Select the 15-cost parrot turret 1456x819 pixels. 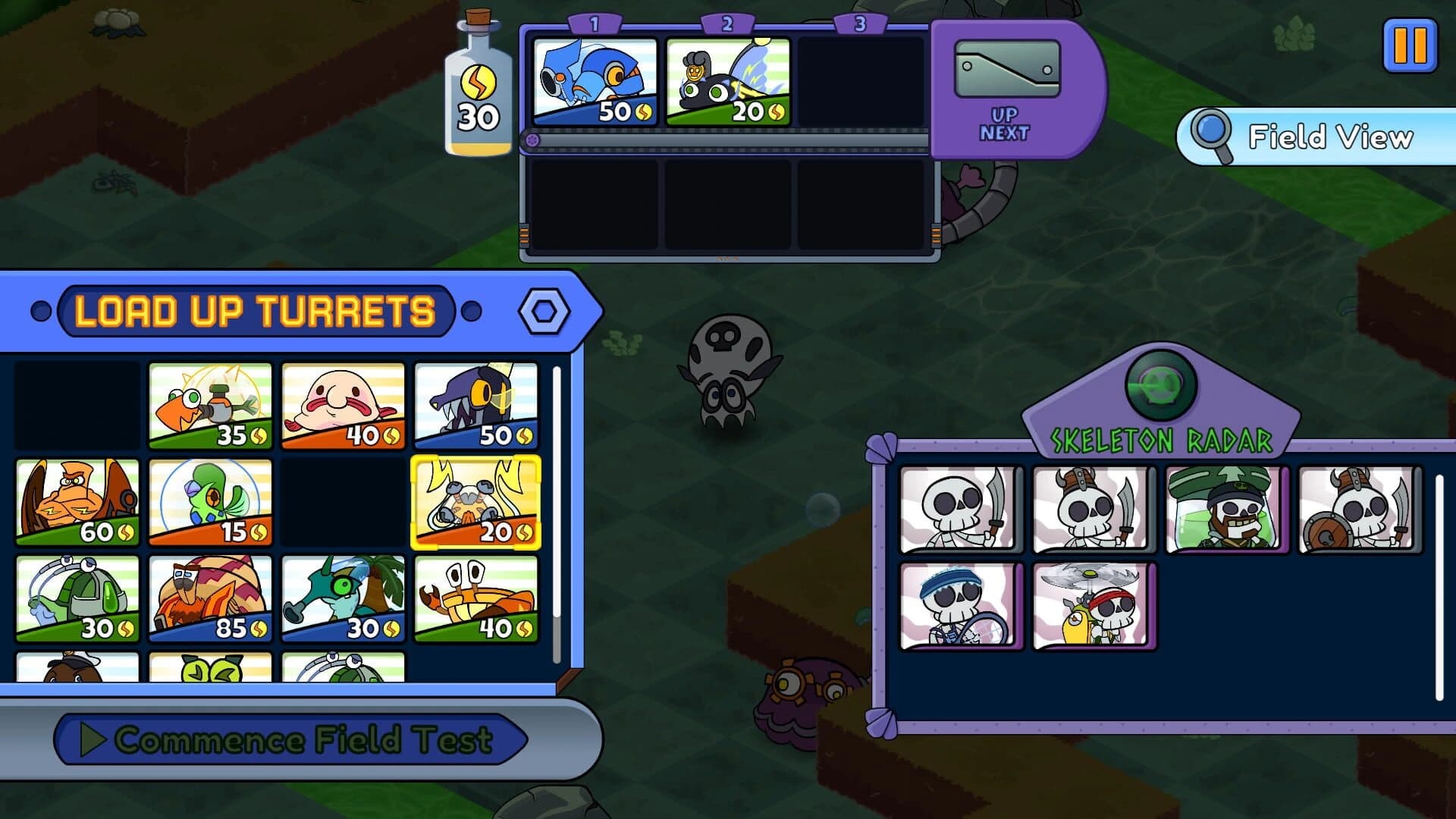coord(210,500)
